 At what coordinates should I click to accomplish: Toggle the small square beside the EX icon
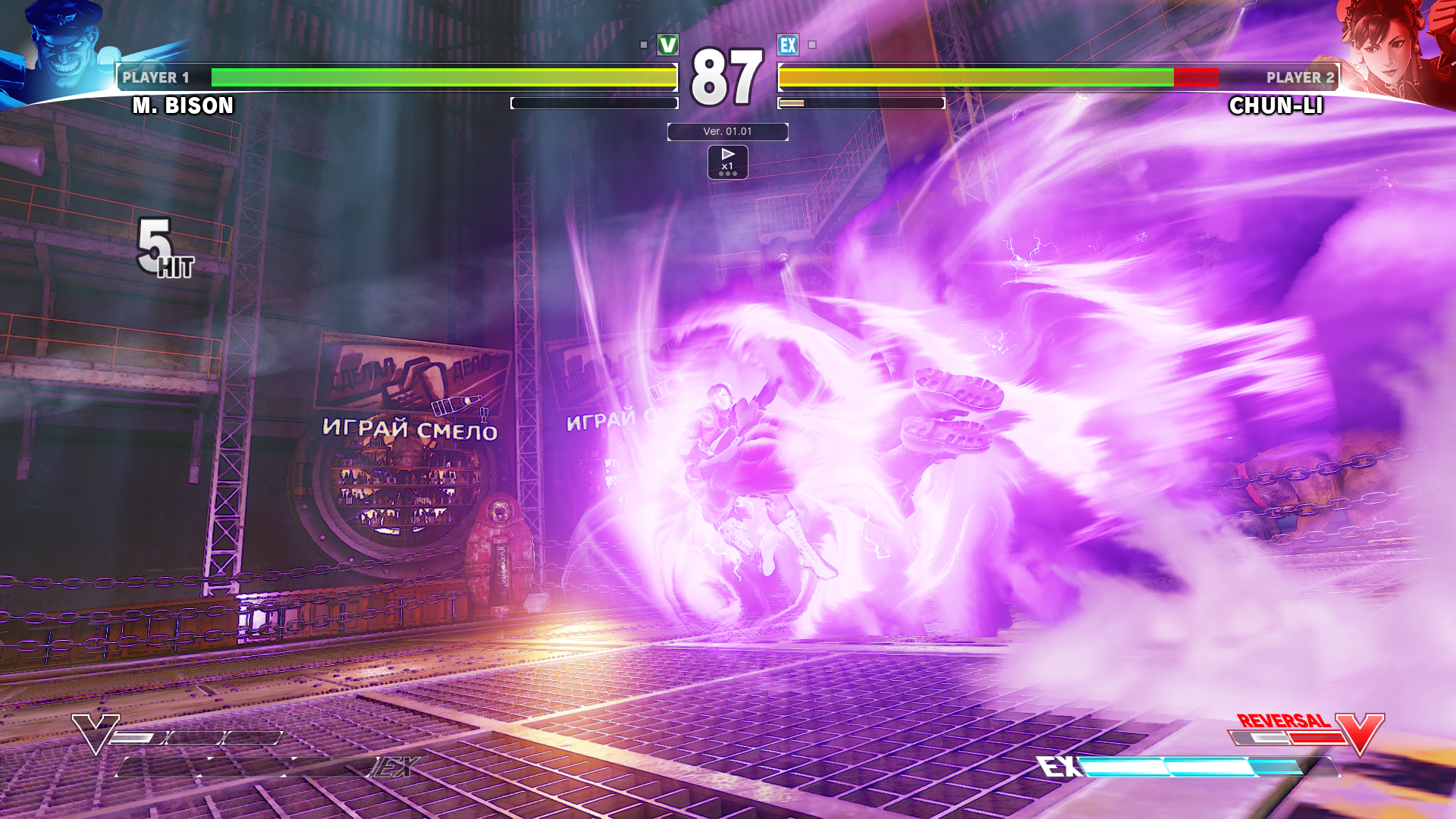click(x=811, y=45)
